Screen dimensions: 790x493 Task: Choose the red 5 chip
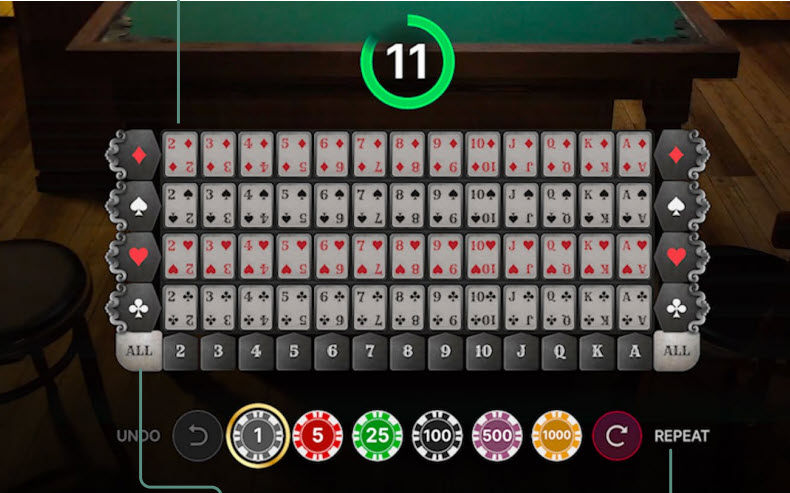point(316,436)
